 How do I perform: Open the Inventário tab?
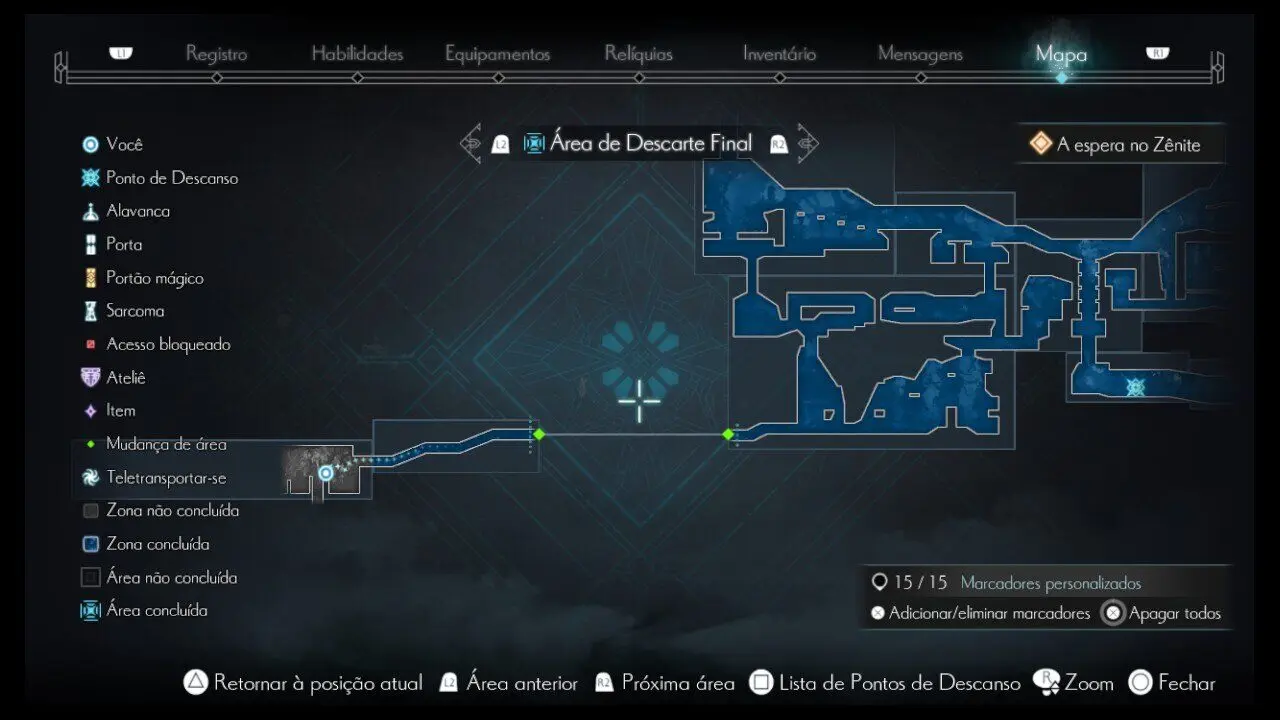click(x=779, y=54)
